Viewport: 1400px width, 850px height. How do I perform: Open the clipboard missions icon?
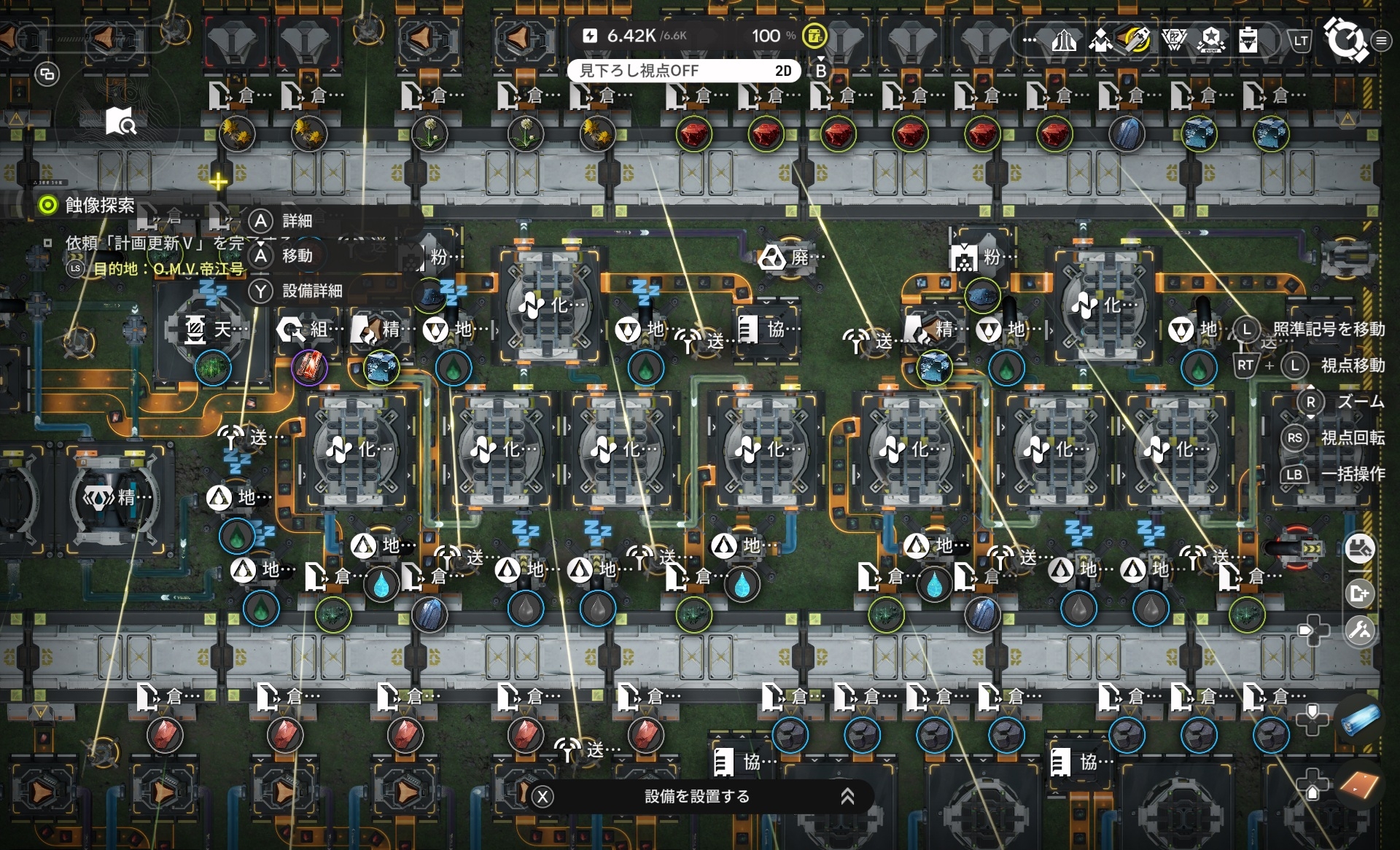[x=1248, y=40]
